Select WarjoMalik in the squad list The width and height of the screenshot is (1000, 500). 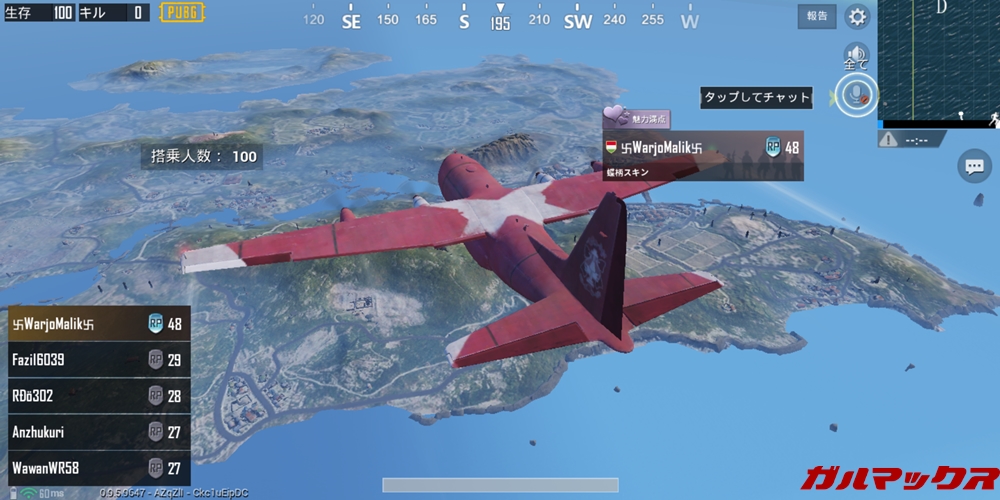95,323
